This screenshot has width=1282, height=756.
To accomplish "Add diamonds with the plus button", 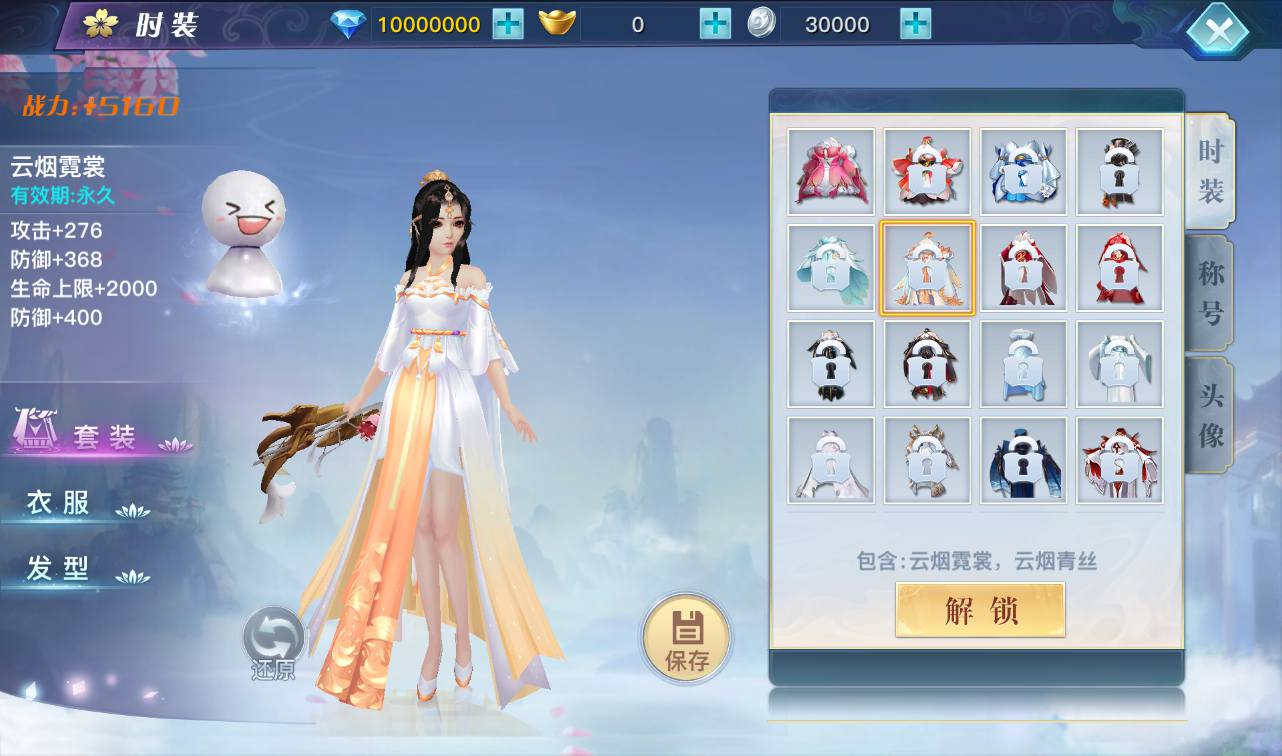I will coord(508,24).
